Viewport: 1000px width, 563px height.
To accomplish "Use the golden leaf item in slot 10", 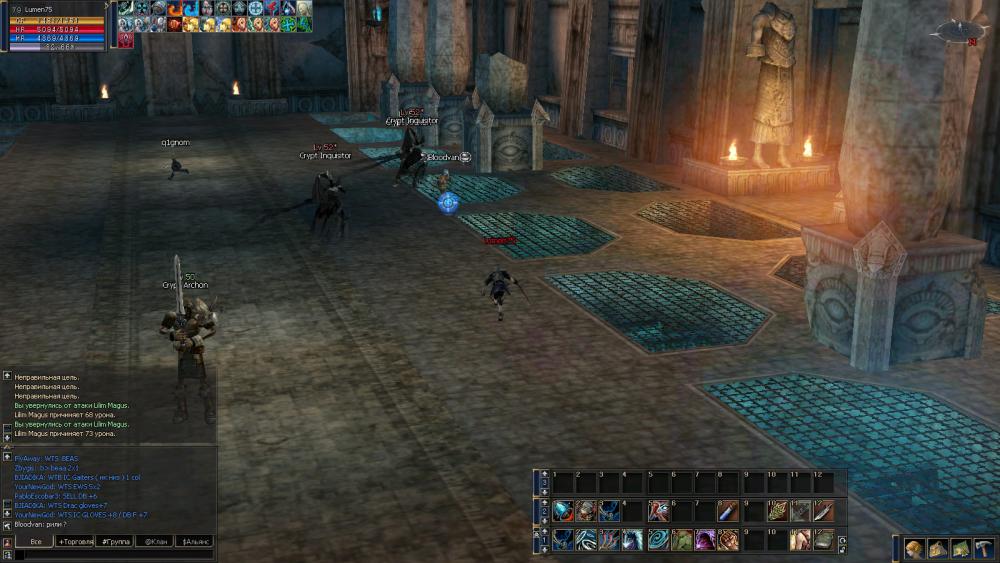I will (x=776, y=511).
